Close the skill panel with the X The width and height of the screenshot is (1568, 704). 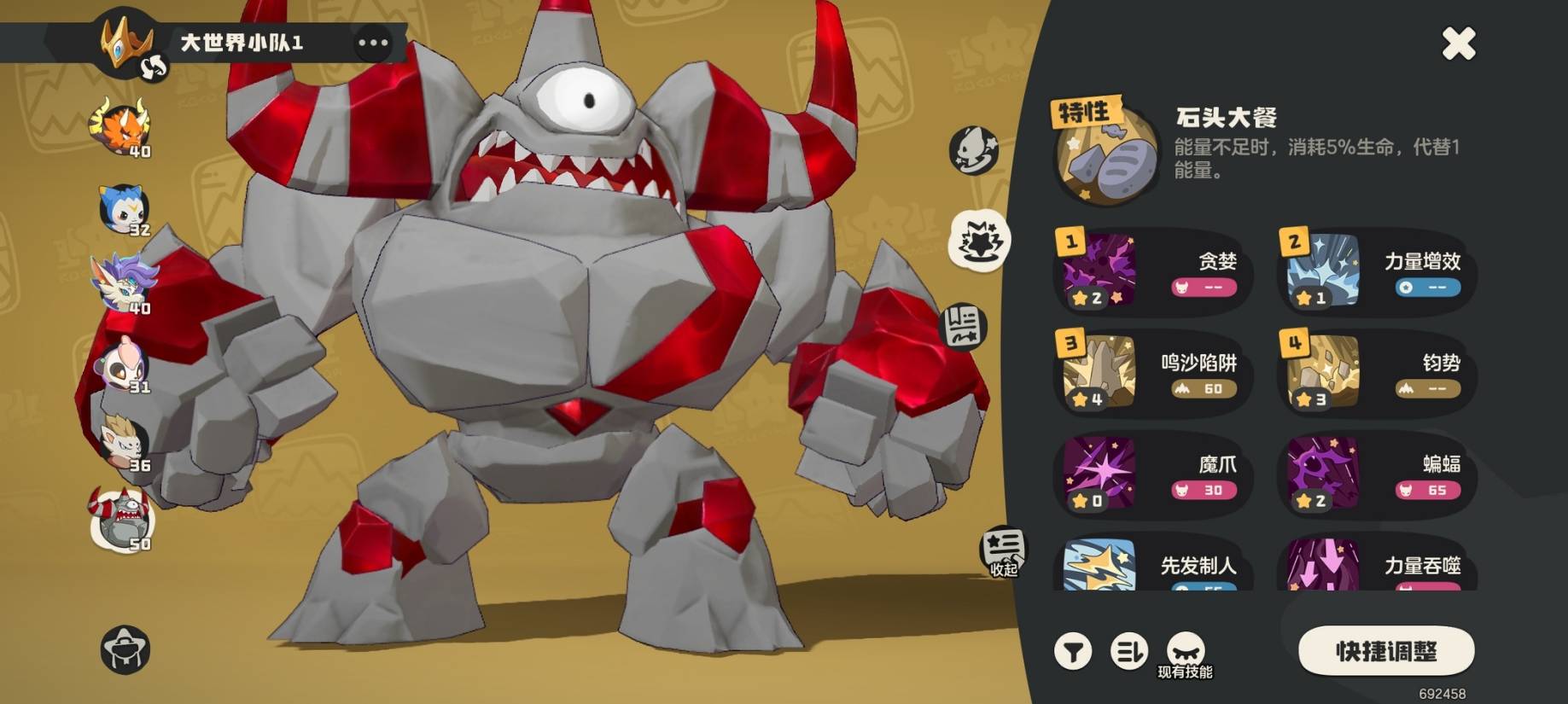coord(1458,43)
